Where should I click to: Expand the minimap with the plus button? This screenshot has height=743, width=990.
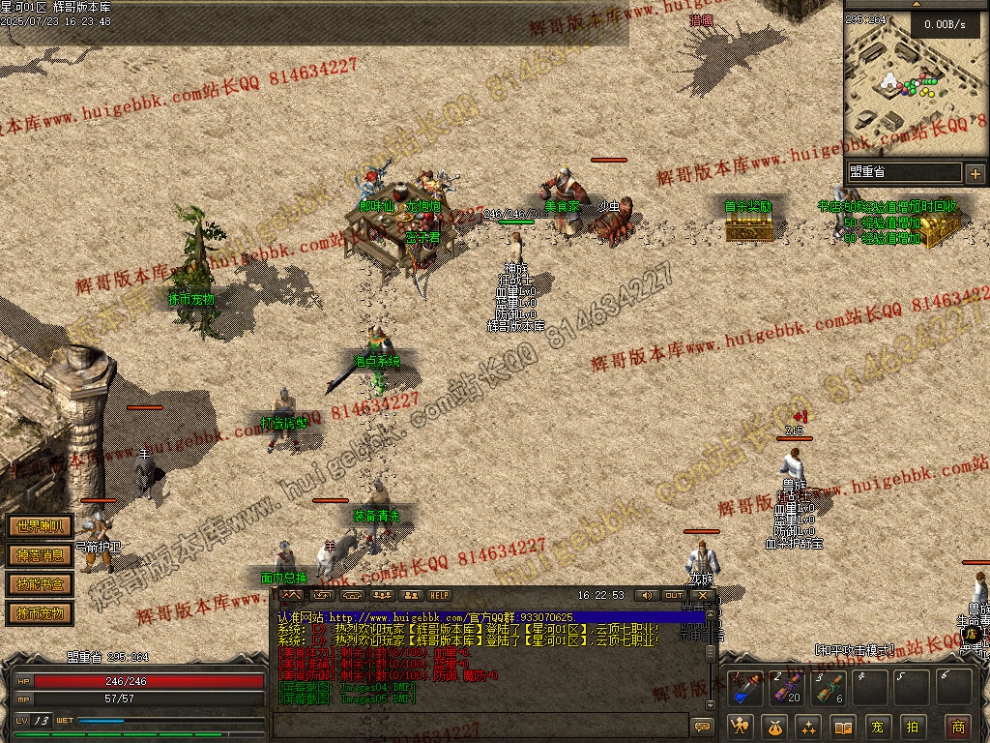[x=975, y=174]
